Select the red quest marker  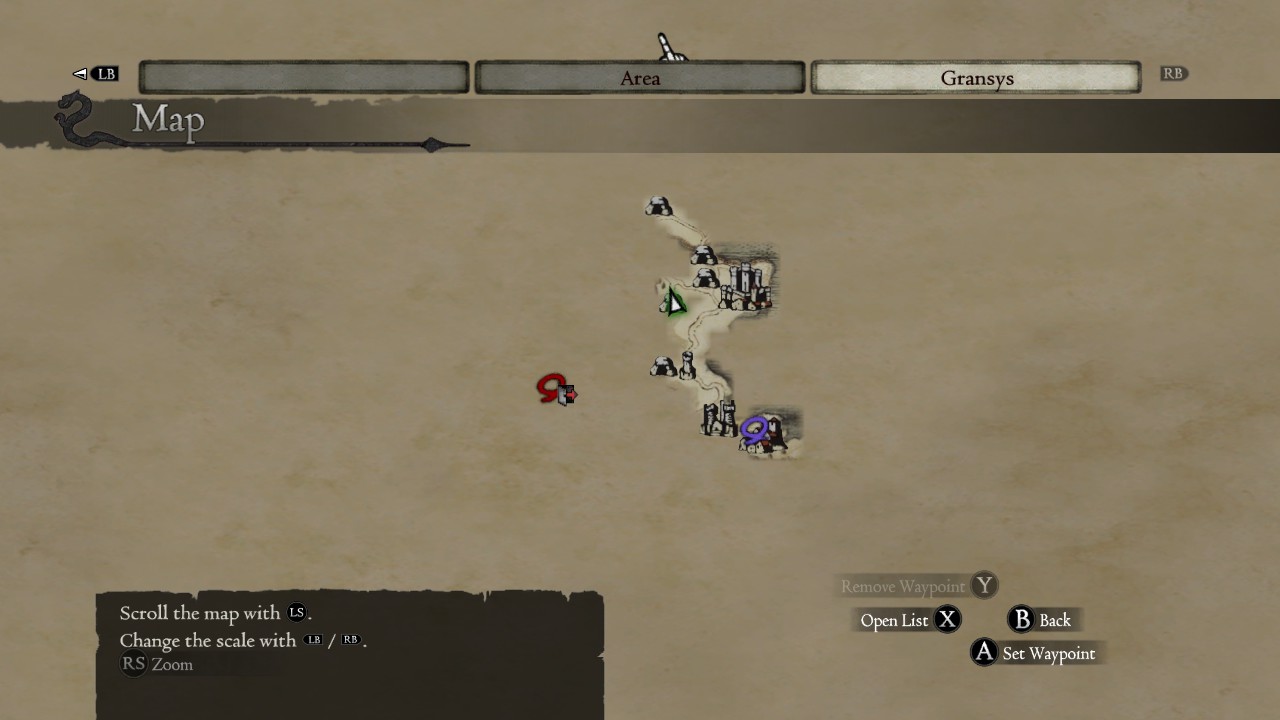(552, 388)
